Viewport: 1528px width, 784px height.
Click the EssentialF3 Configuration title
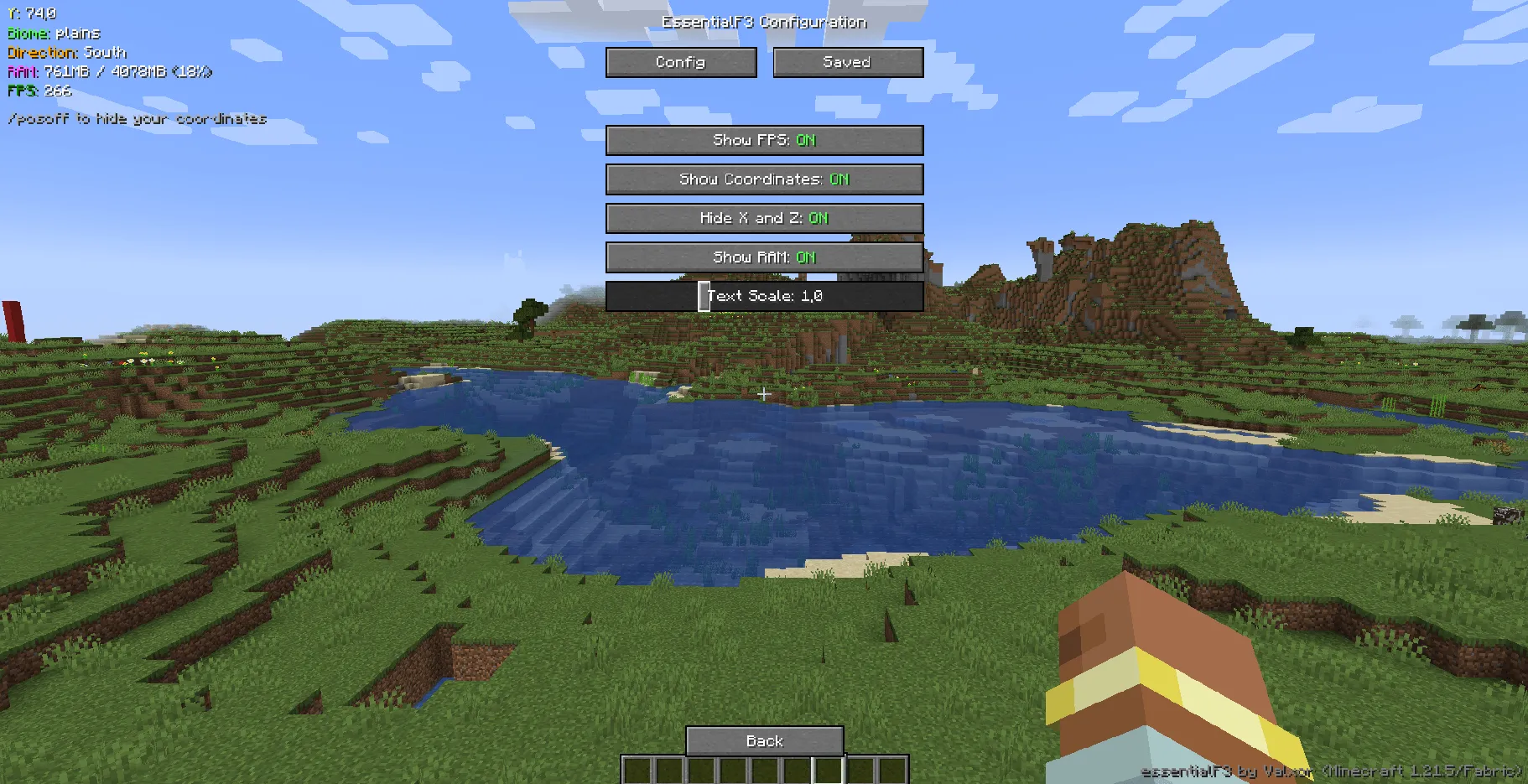click(764, 21)
